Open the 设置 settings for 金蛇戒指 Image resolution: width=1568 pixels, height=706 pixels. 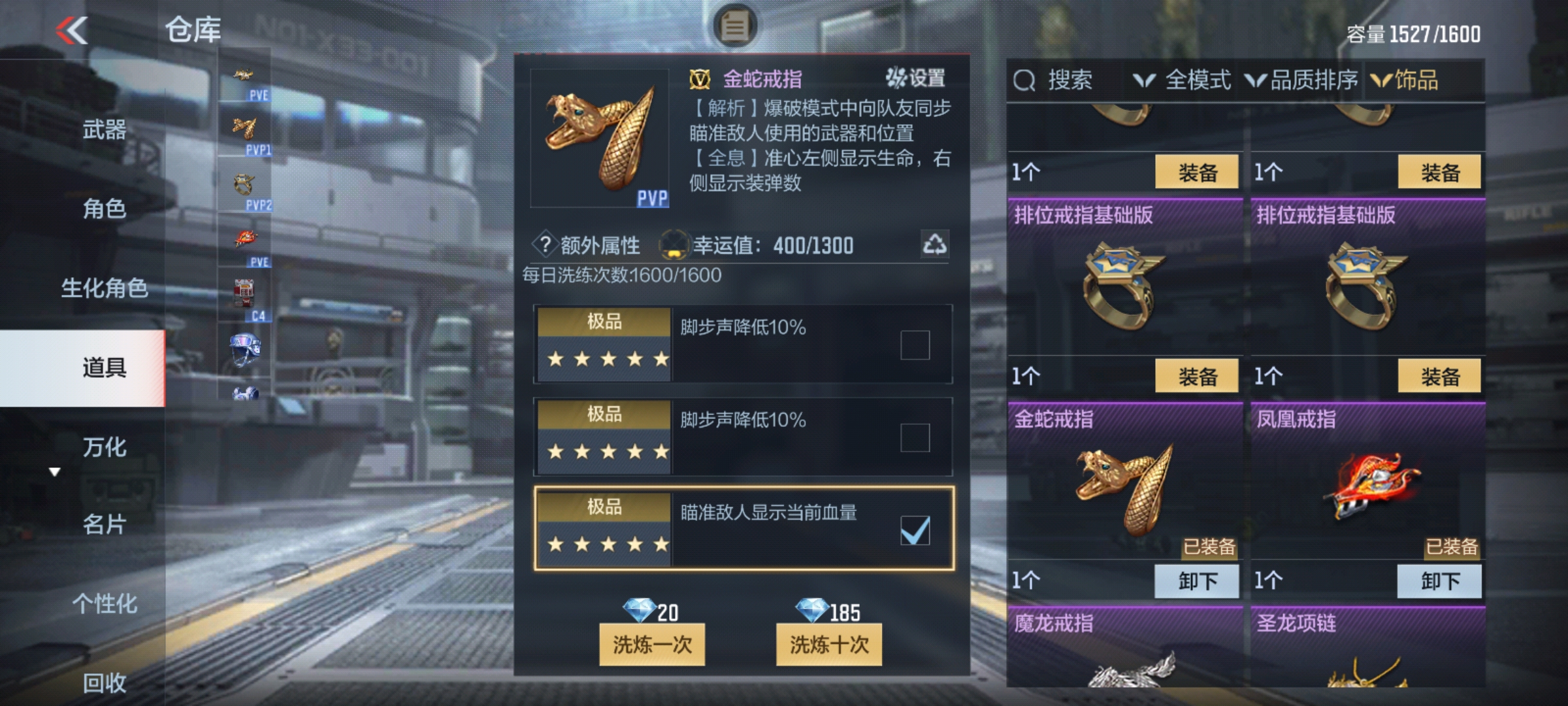point(916,78)
